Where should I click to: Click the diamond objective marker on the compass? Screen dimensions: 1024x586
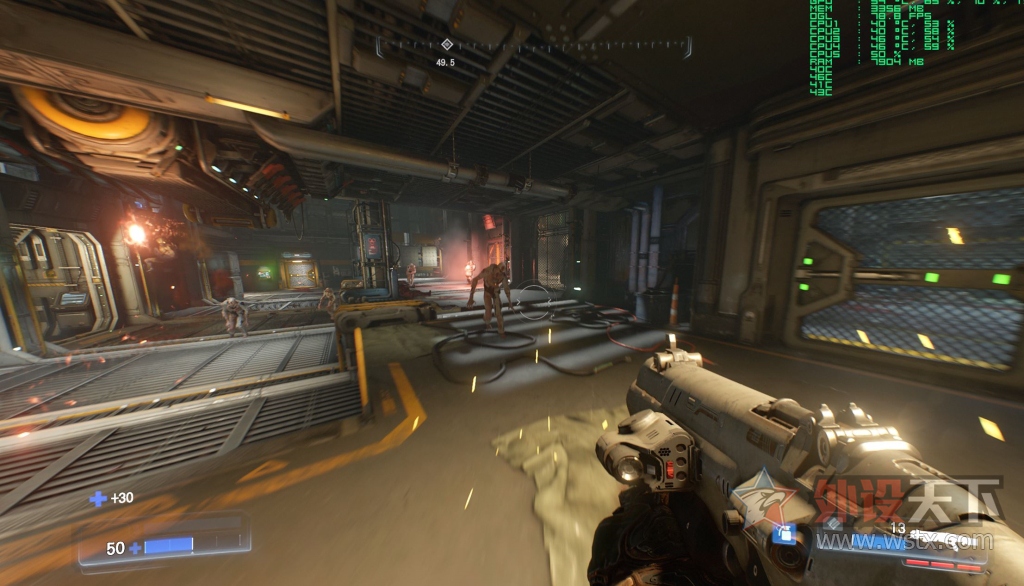click(446, 44)
